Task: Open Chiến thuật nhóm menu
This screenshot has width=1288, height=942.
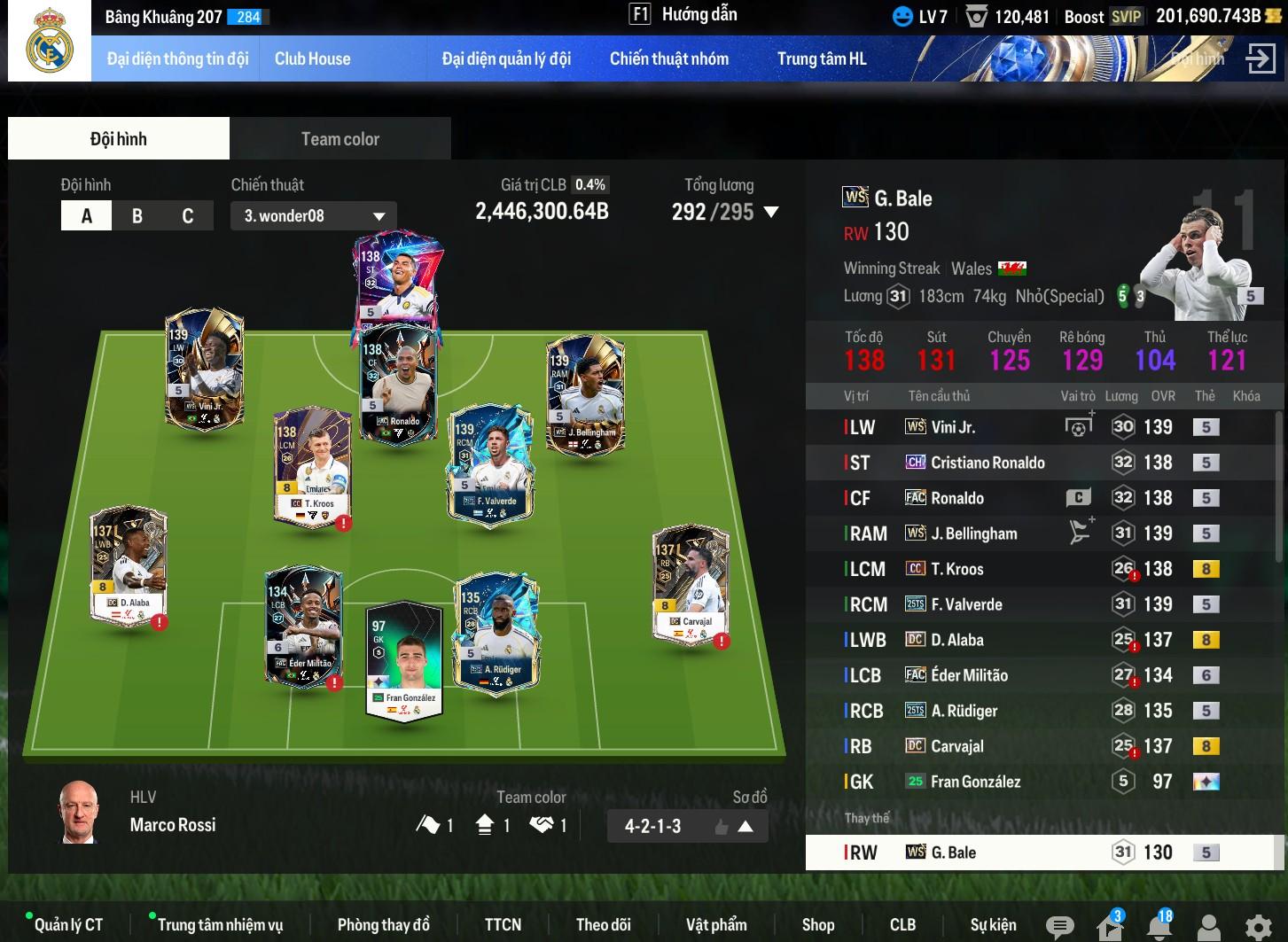Action: coord(668,59)
